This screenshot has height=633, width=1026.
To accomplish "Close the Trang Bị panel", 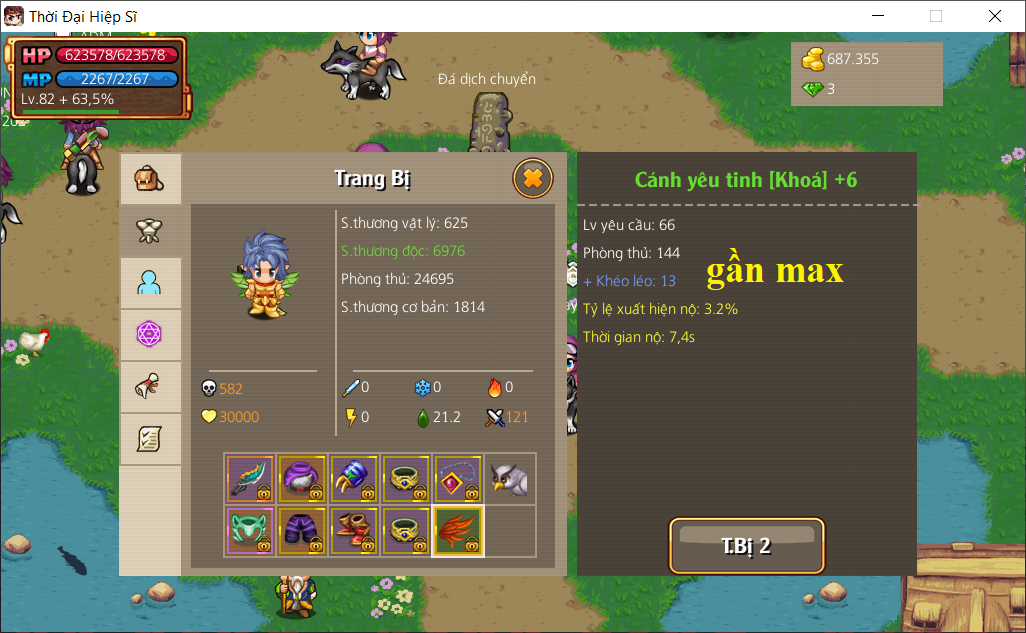I will [533, 179].
